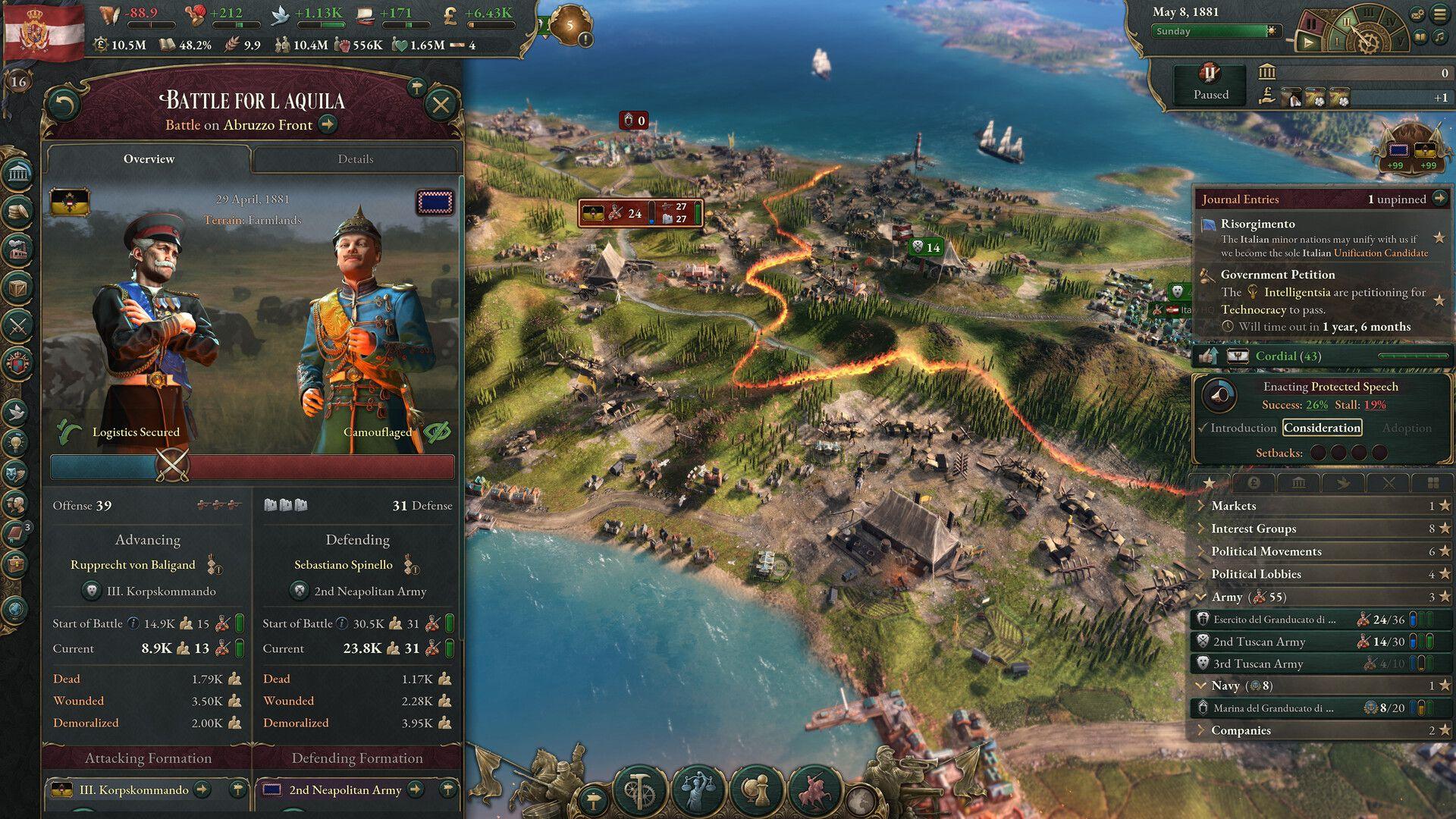This screenshot has height=819, width=1456.
Task: Switch to the Details tab
Action: [x=357, y=159]
